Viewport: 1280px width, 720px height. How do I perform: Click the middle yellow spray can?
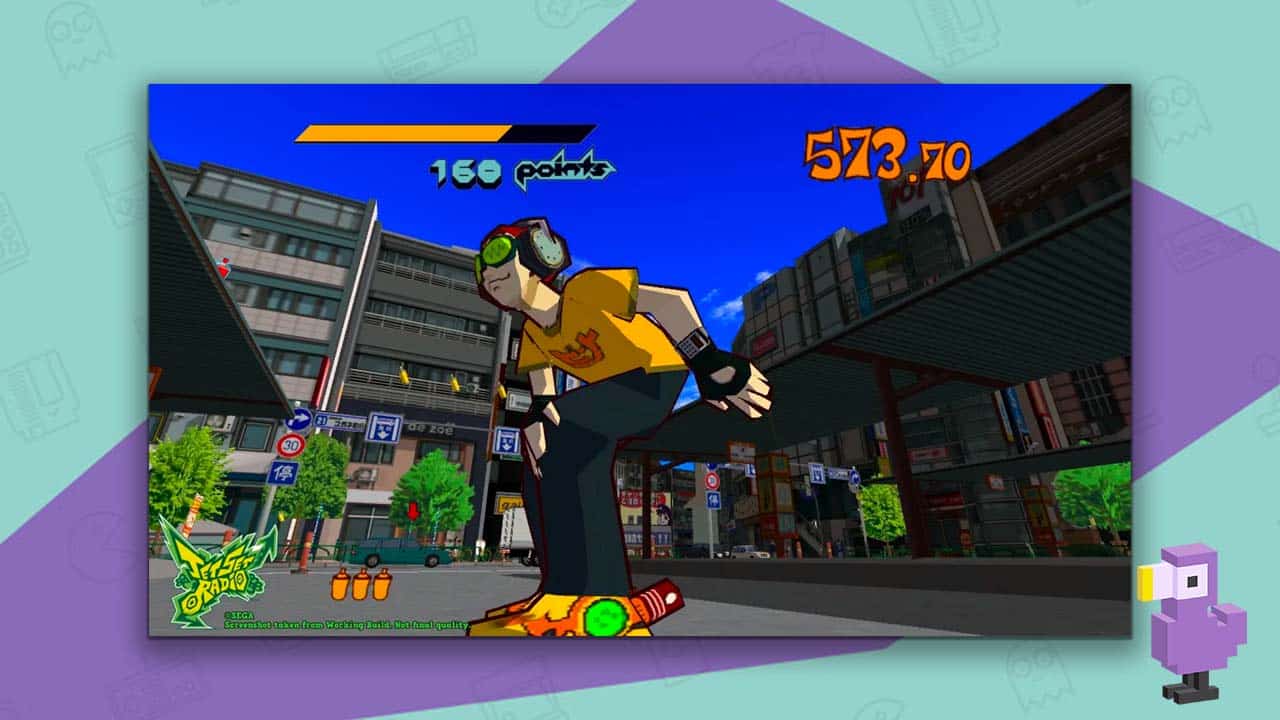361,586
